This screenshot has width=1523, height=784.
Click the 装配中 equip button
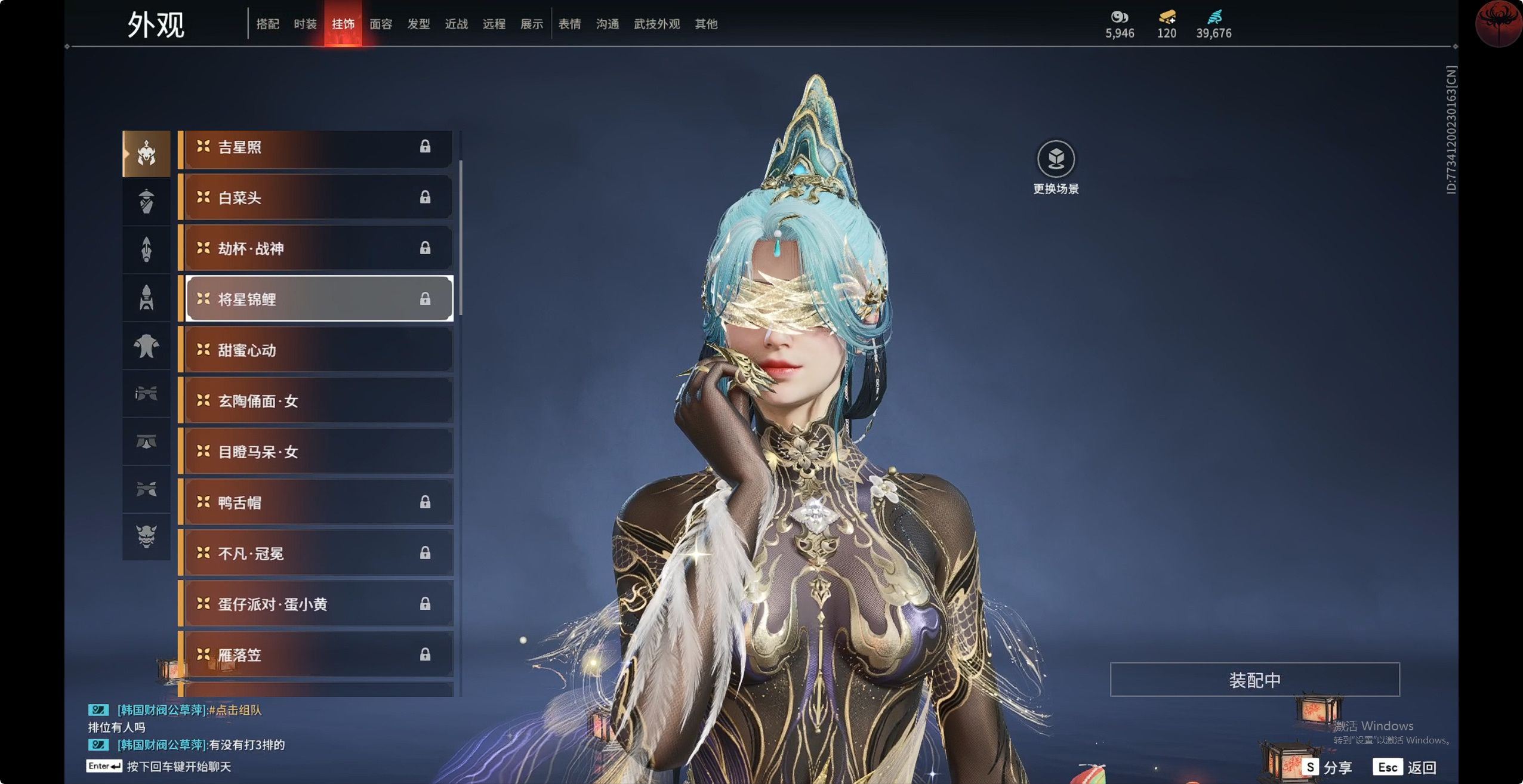pos(1254,680)
